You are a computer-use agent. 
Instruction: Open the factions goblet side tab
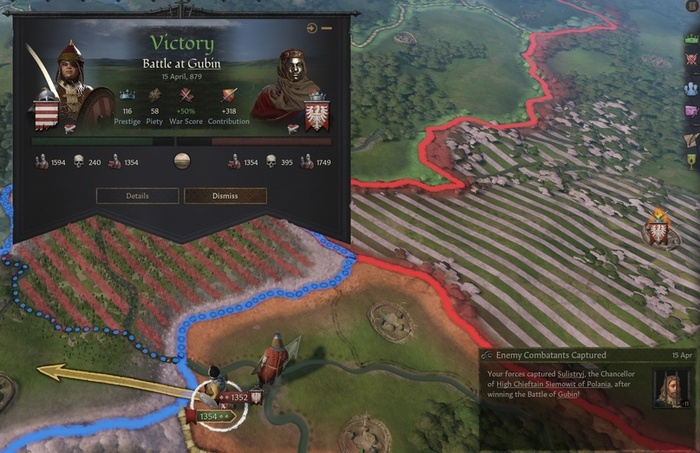click(690, 160)
